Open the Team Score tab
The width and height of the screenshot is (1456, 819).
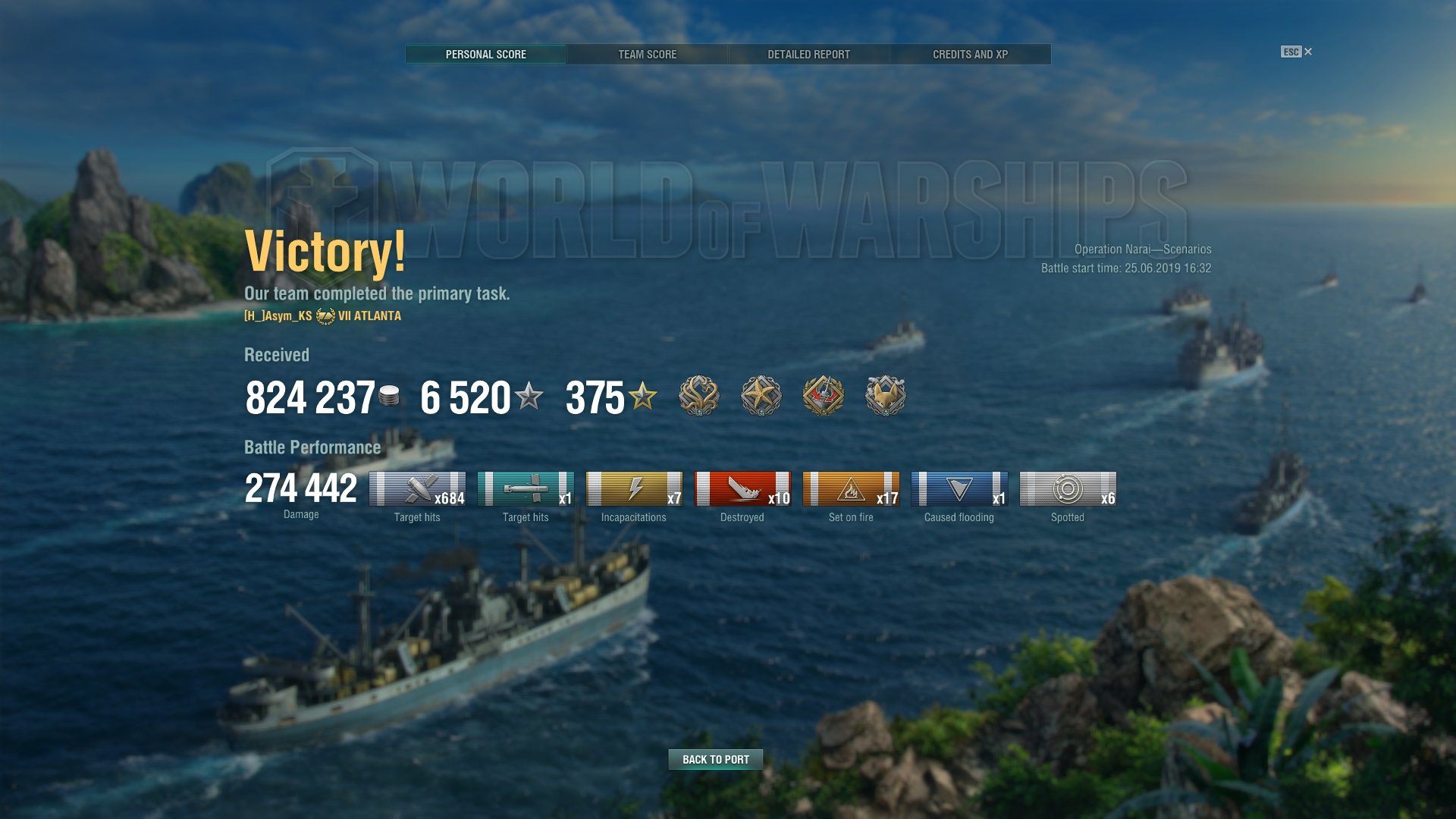(647, 55)
